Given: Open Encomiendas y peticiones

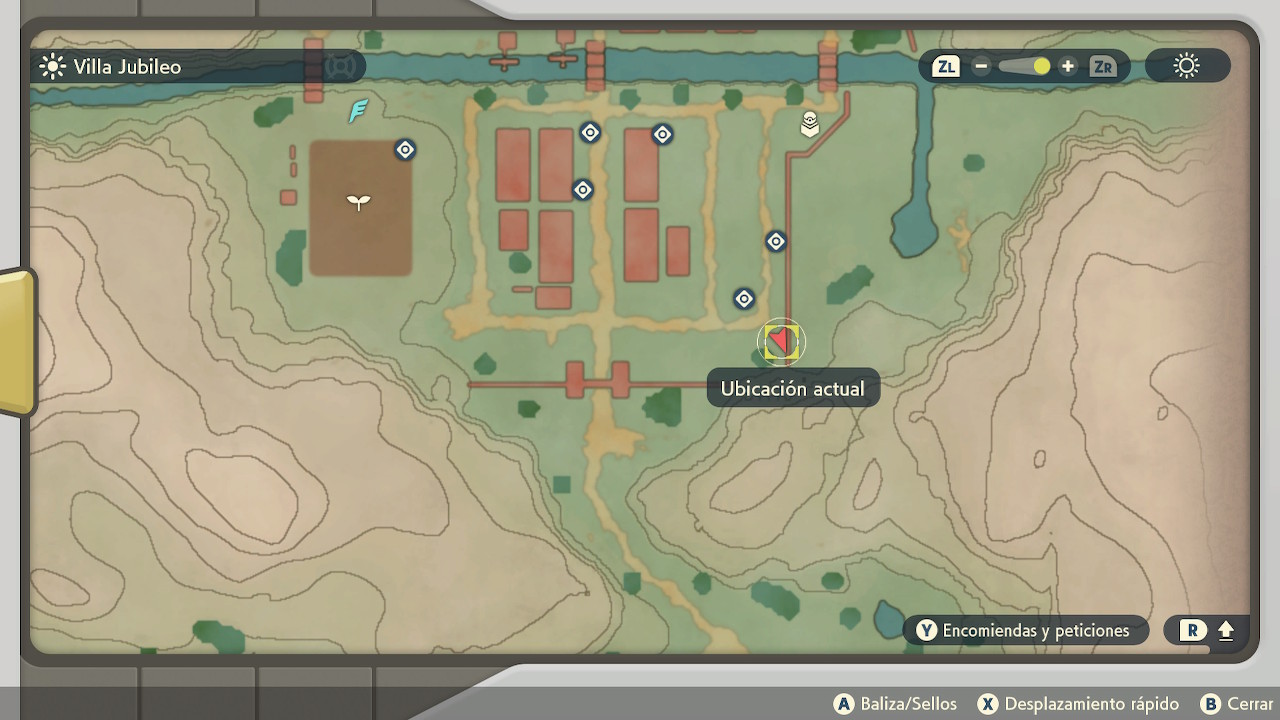Looking at the screenshot, I should [x=1025, y=630].
